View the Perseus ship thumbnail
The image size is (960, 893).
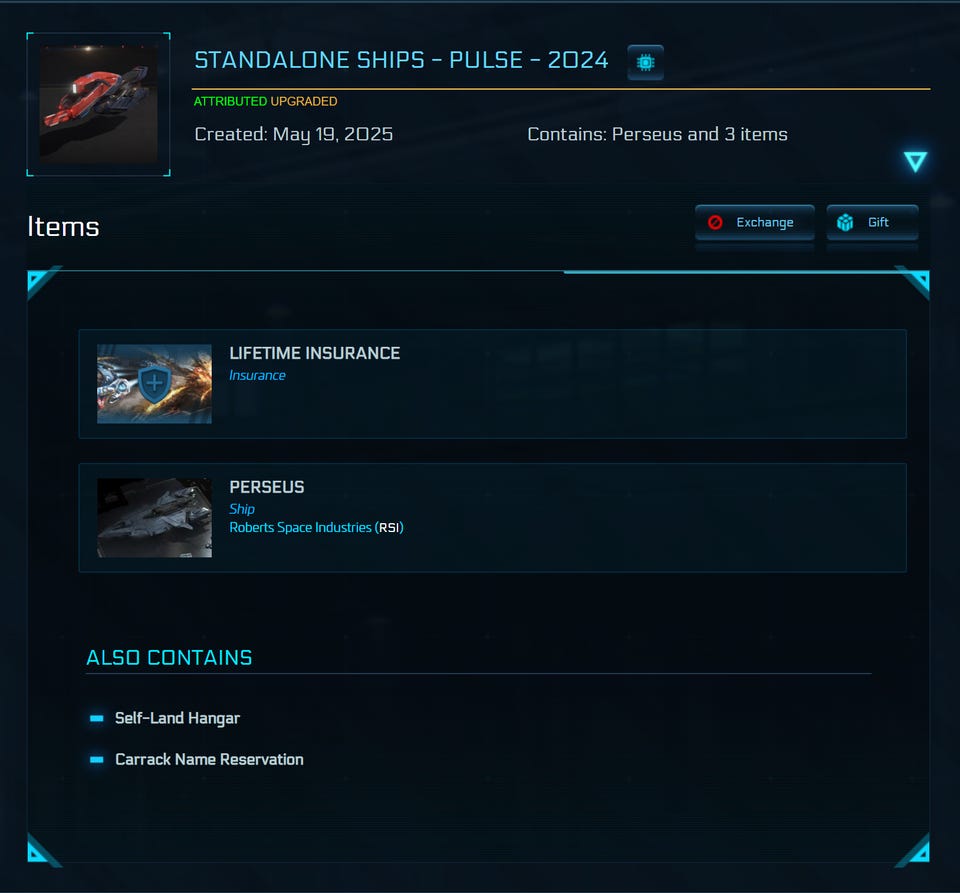[x=154, y=517]
